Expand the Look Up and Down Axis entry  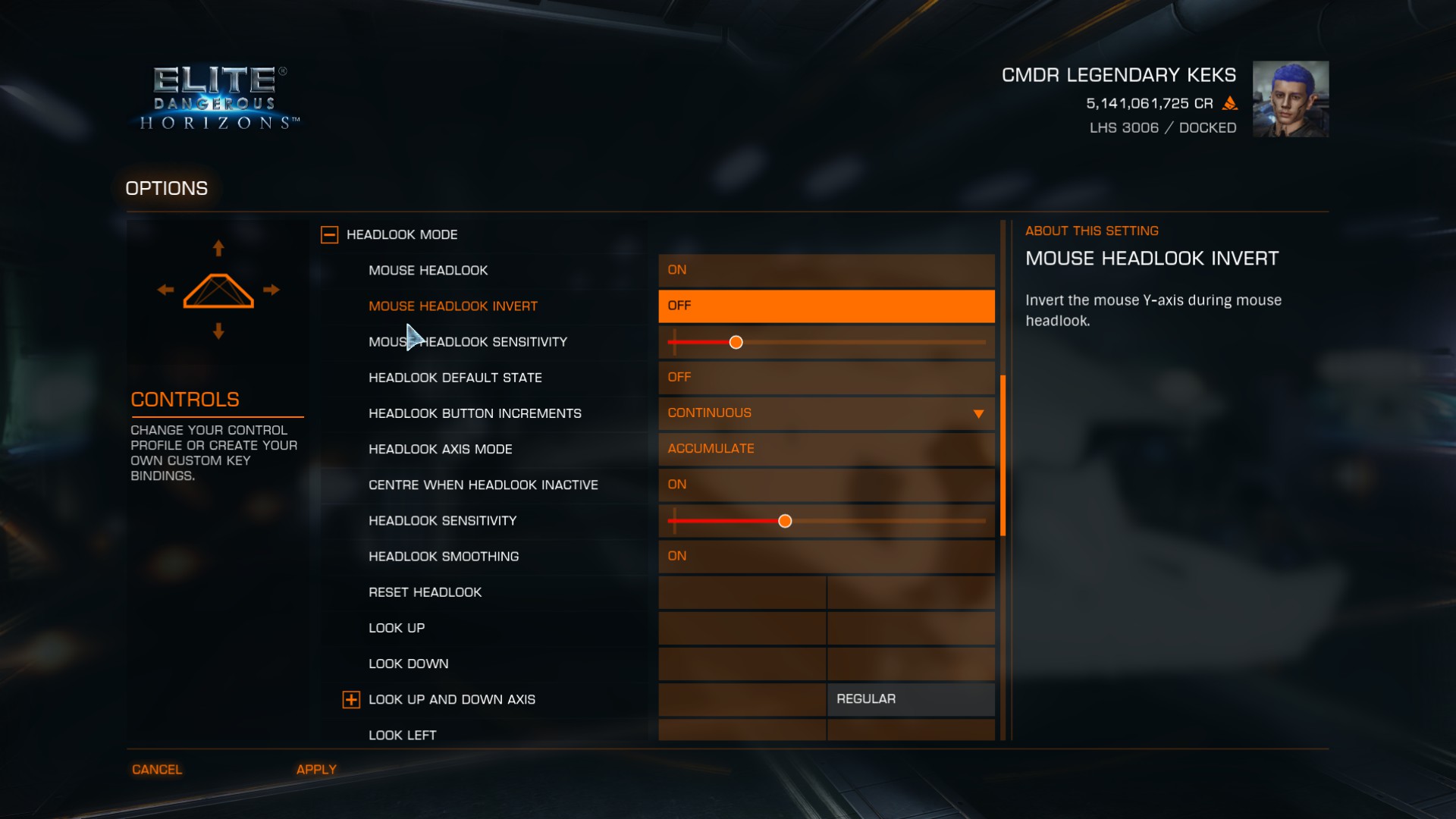click(x=351, y=700)
